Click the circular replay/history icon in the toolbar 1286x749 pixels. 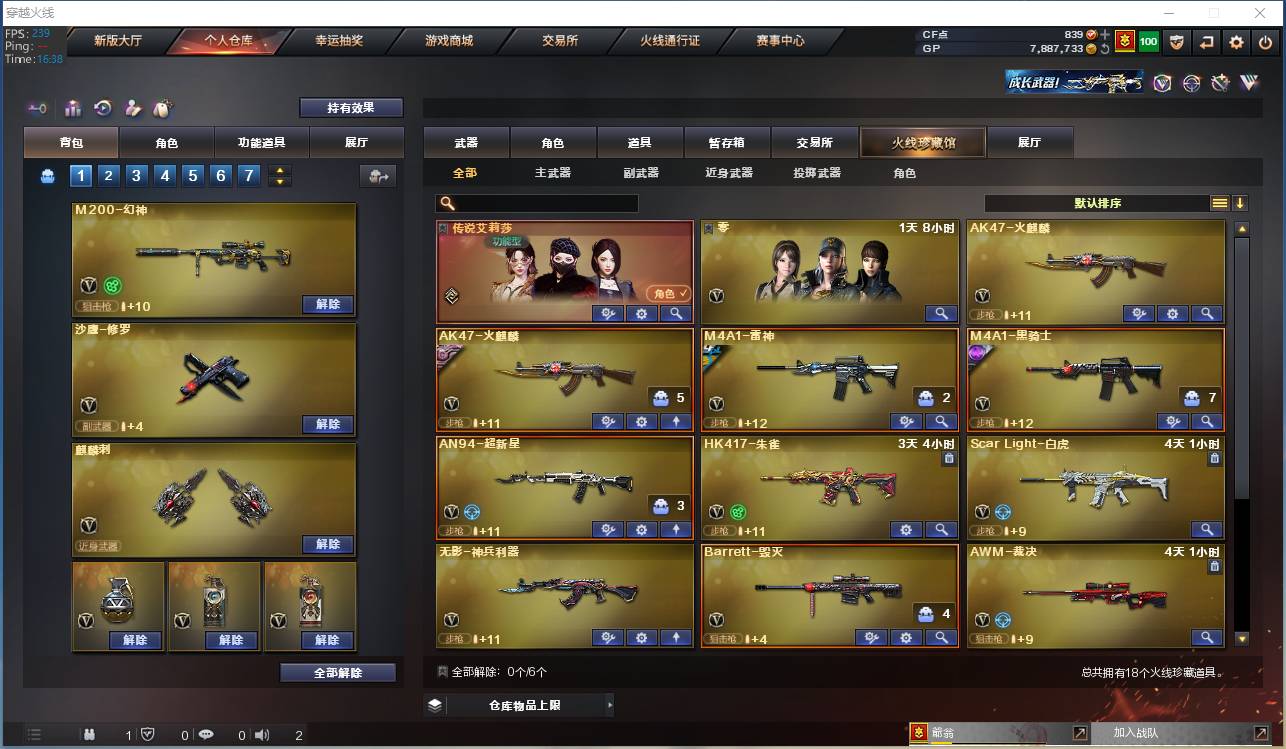(101, 108)
